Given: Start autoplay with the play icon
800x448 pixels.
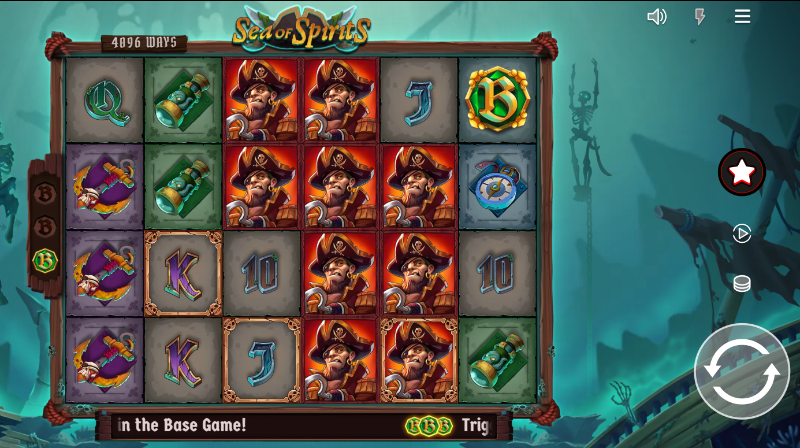Looking at the screenshot, I should click(742, 233).
